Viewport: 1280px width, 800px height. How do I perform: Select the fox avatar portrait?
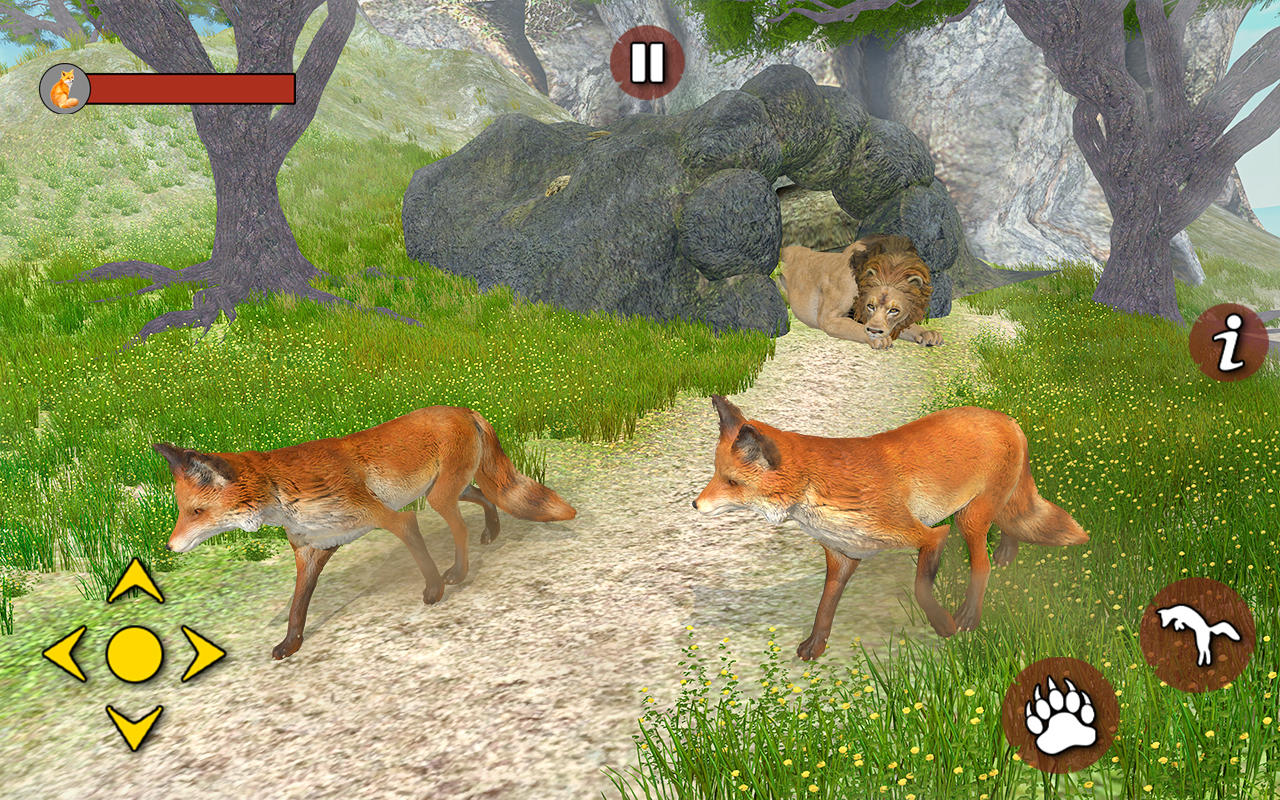coord(64,88)
